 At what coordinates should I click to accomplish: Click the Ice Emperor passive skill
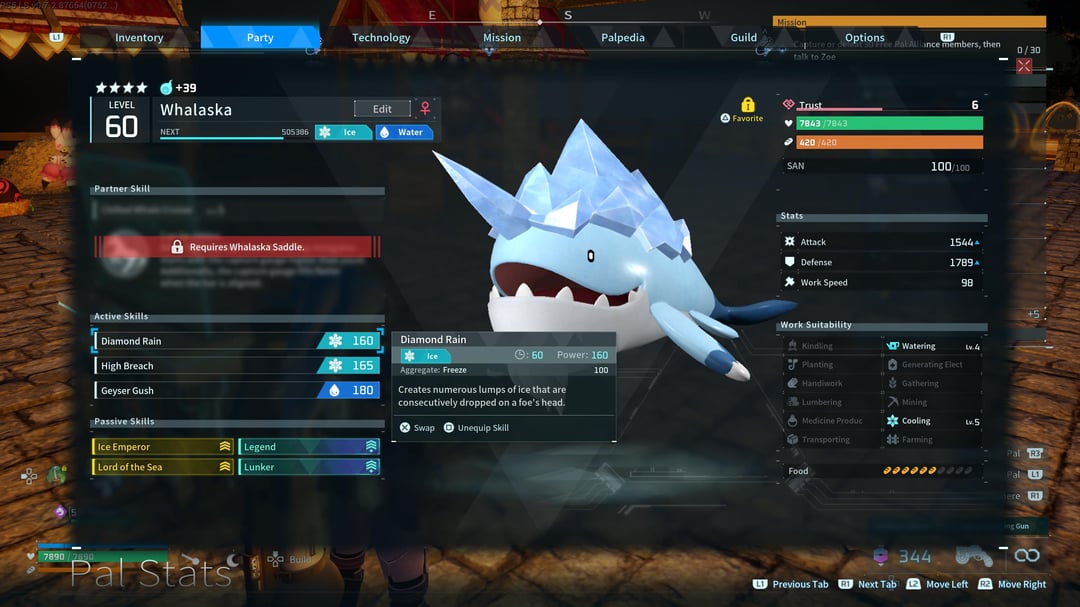click(x=163, y=447)
